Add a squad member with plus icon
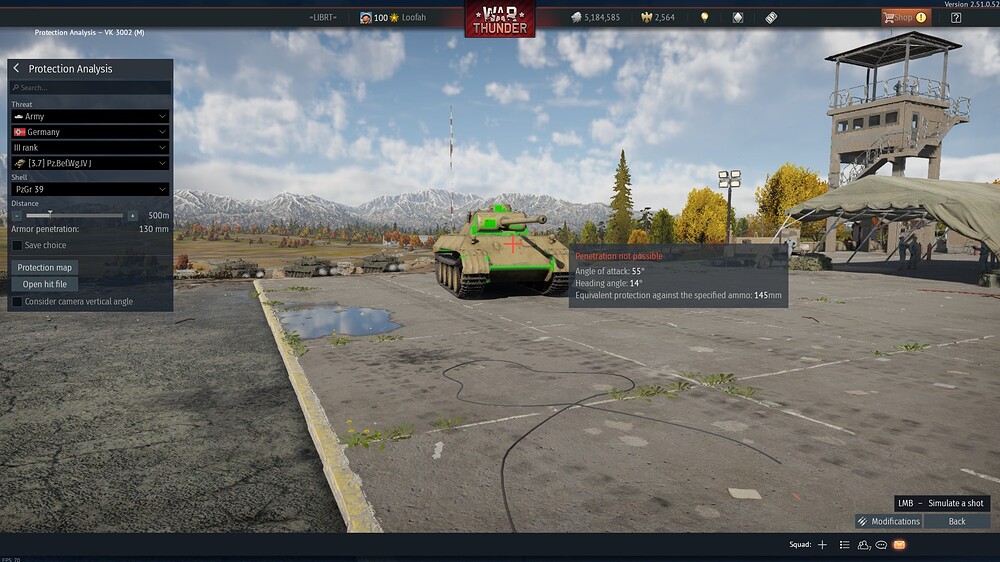Viewport: 1000px width, 562px height. tap(822, 545)
